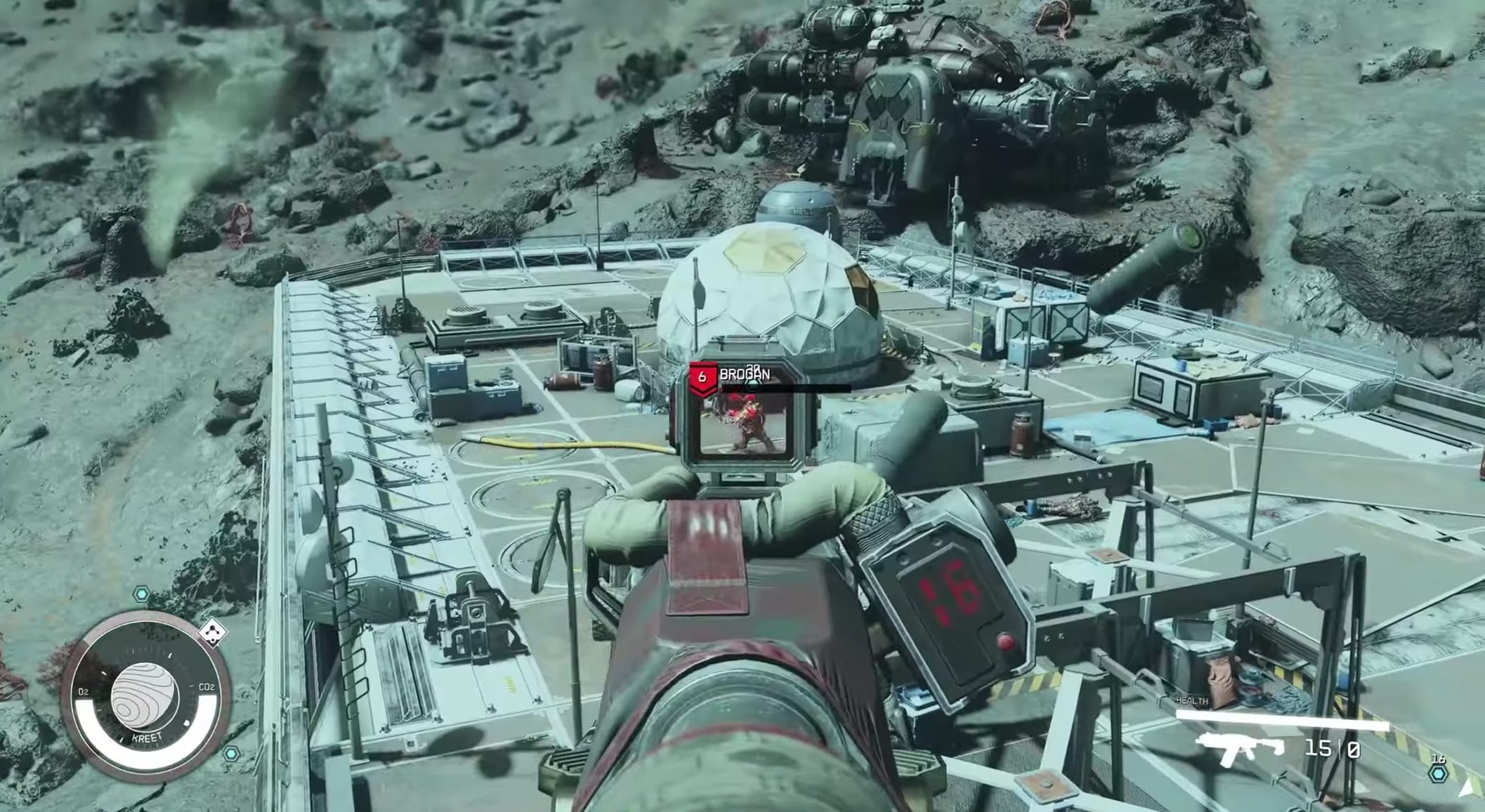Click the Kreet planet compass dial
The image size is (1485, 812).
145,697
